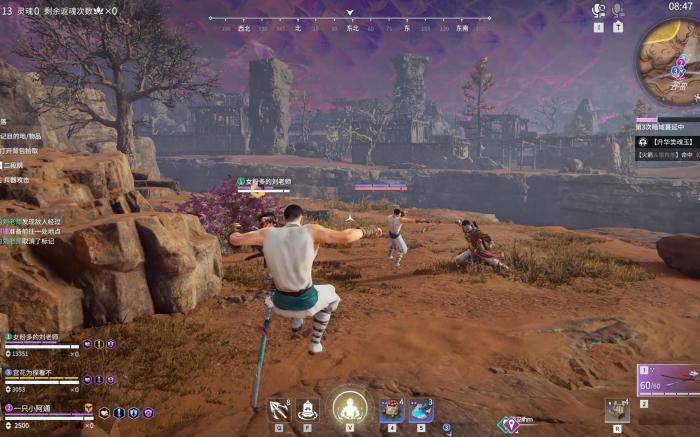Select the equipped weapon panel showing 60/60
Viewport: 700px width, 437px height.
(667, 381)
